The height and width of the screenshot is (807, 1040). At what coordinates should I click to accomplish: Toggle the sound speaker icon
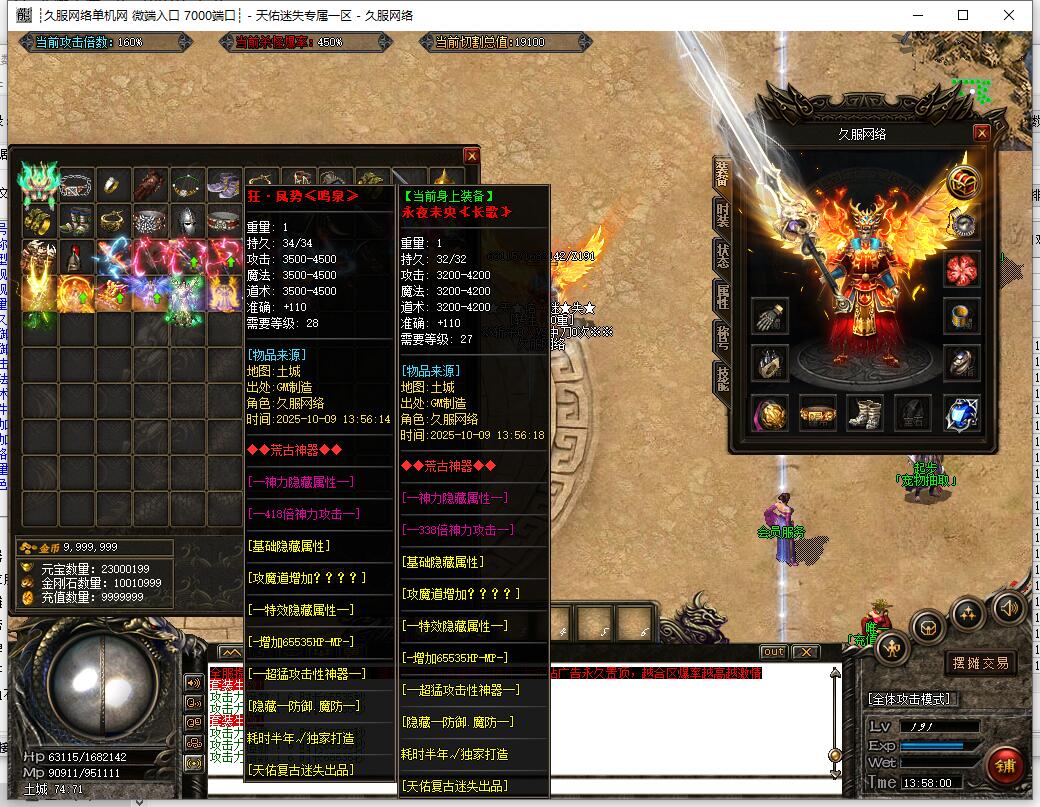tap(1007, 607)
